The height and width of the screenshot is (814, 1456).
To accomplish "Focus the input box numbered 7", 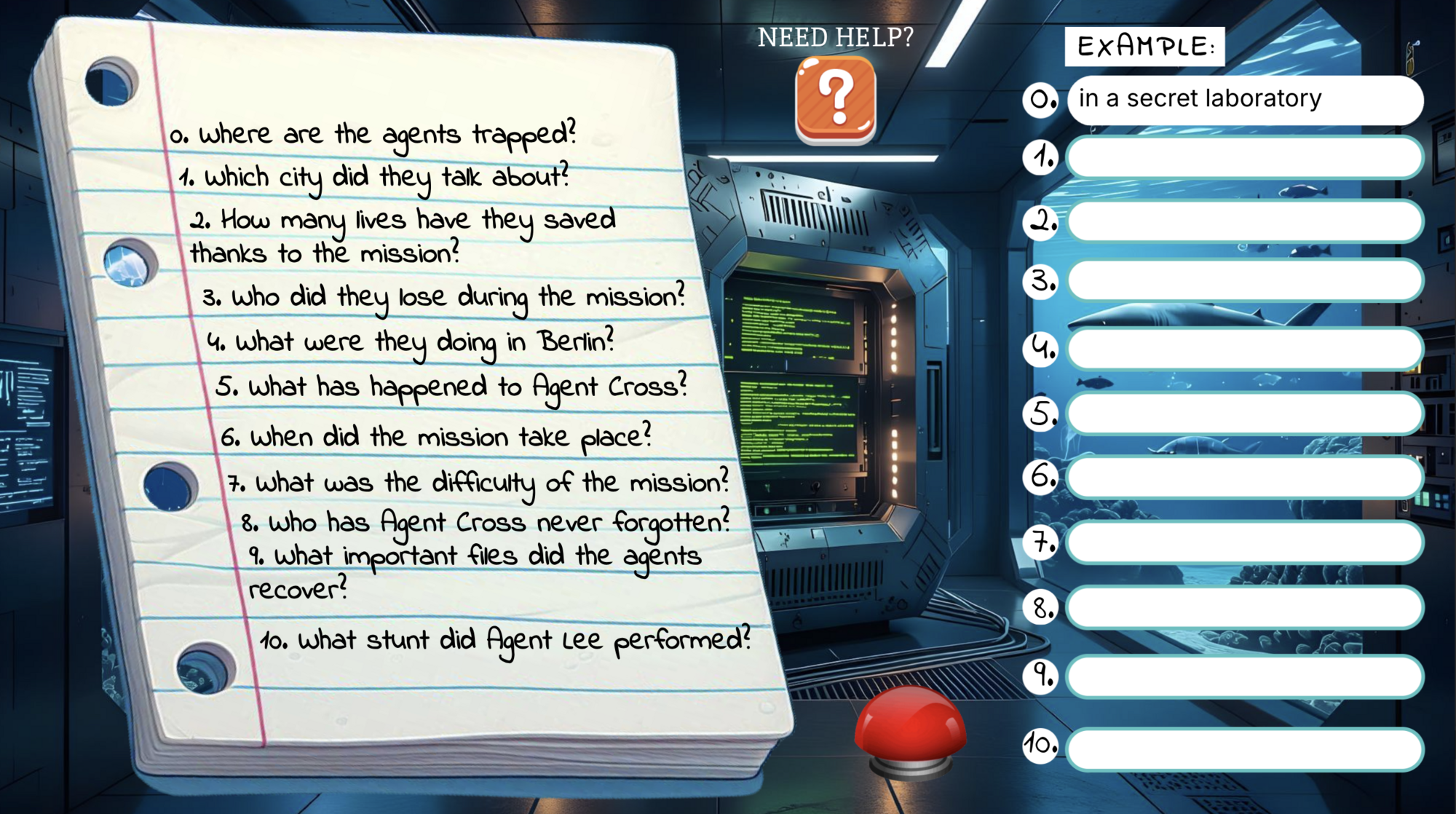I will pos(1244,542).
